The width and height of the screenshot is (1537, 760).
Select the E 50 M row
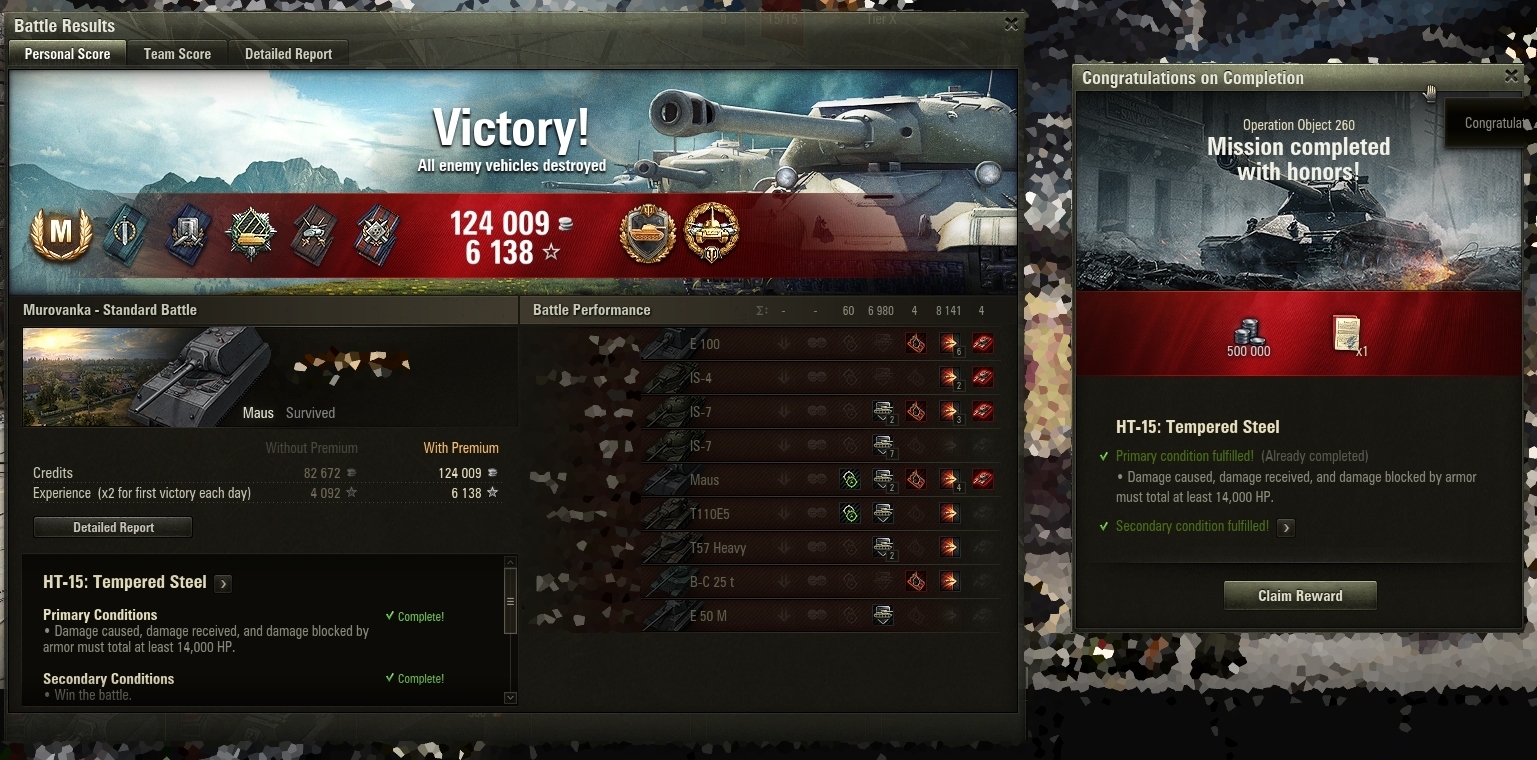point(760,616)
